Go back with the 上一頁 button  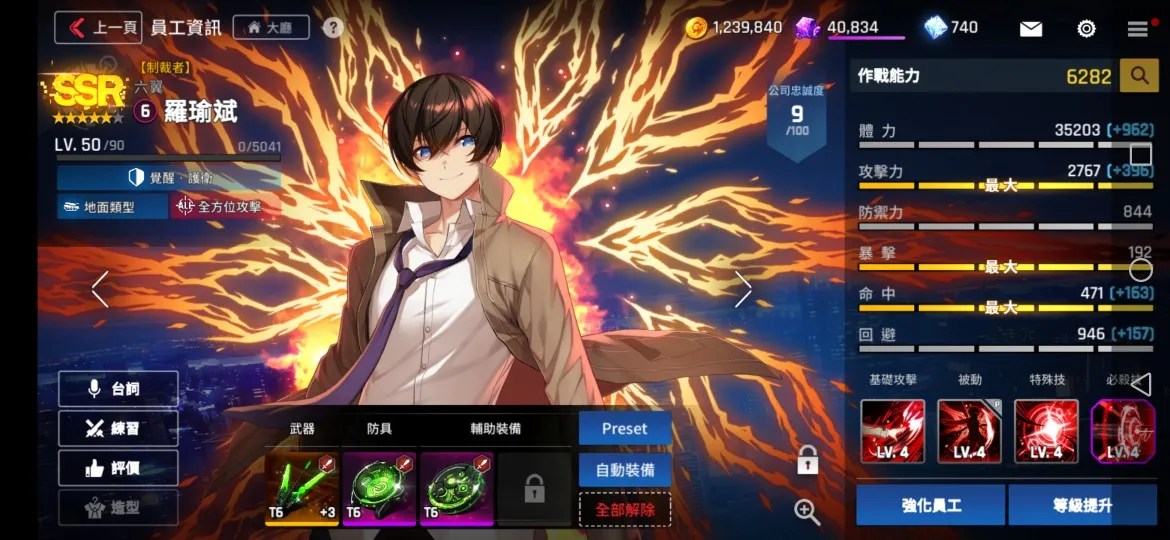coord(98,27)
